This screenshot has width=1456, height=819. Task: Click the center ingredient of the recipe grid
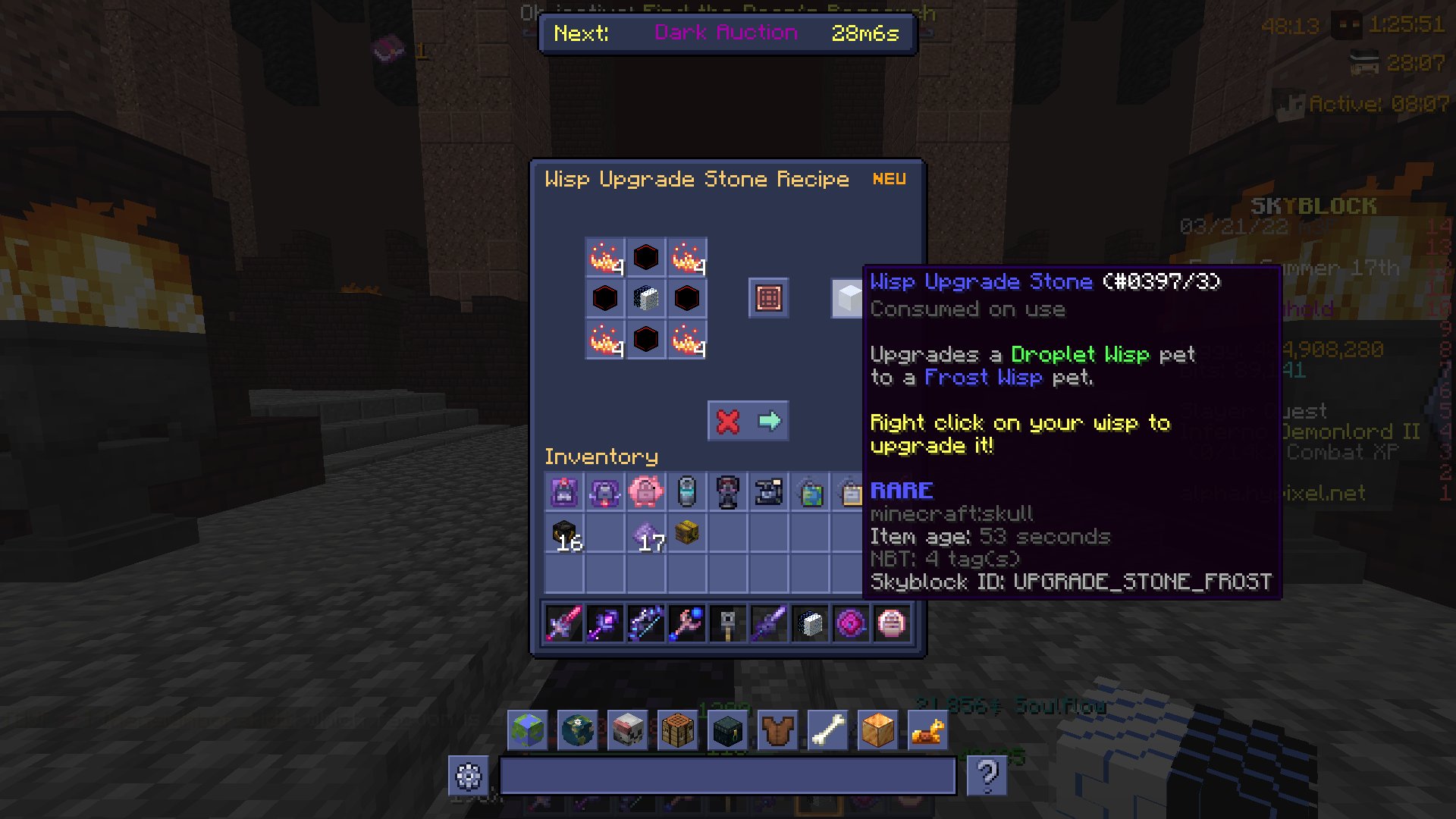[x=645, y=297]
